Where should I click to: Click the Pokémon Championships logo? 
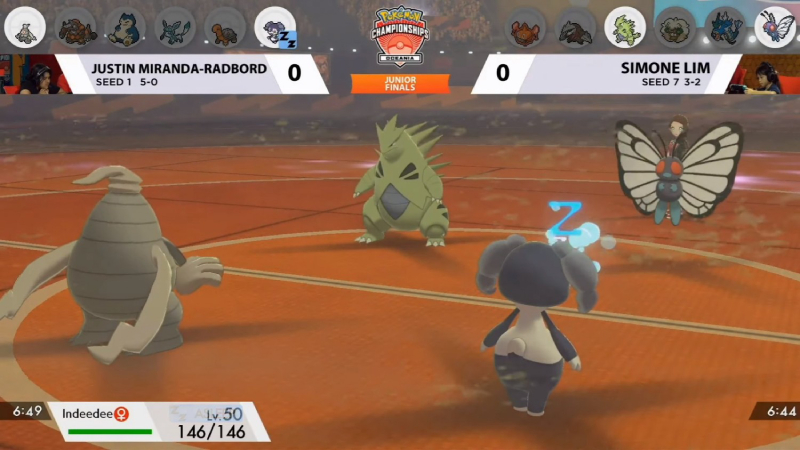point(399,35)
